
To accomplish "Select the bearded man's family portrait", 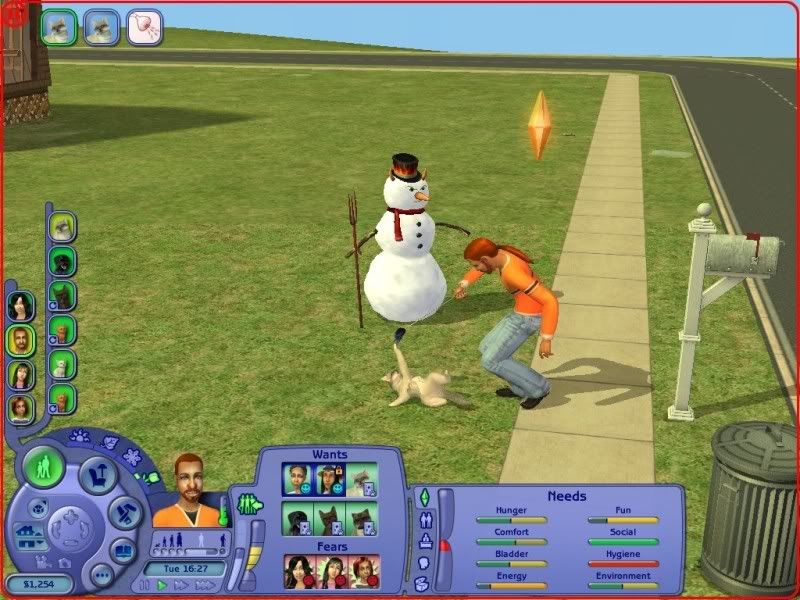I will (20, 340).
